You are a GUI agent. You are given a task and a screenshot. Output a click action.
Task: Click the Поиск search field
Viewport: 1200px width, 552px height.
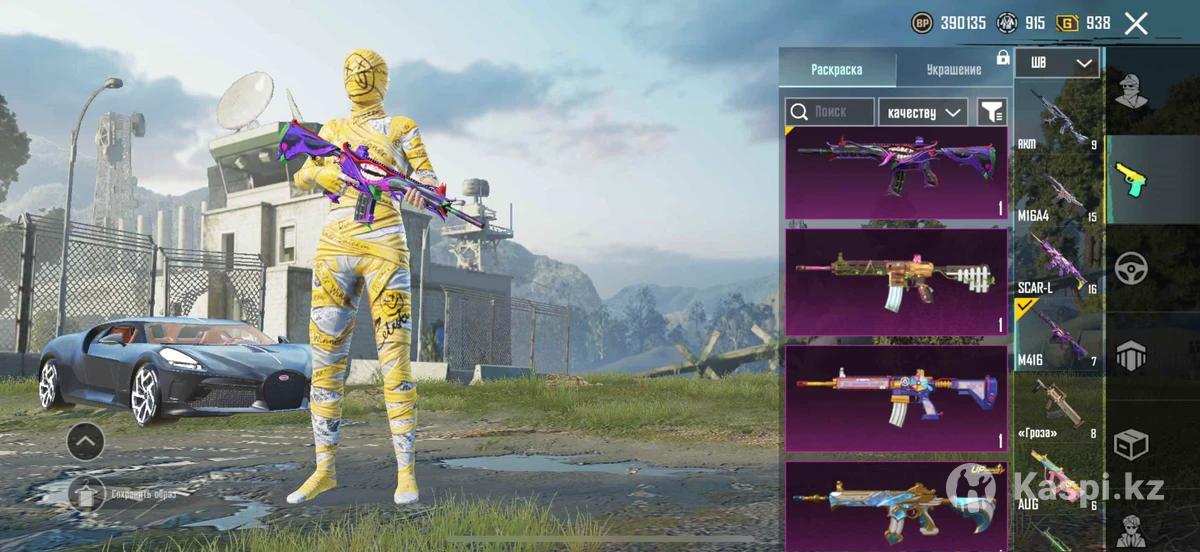(830, 112)
